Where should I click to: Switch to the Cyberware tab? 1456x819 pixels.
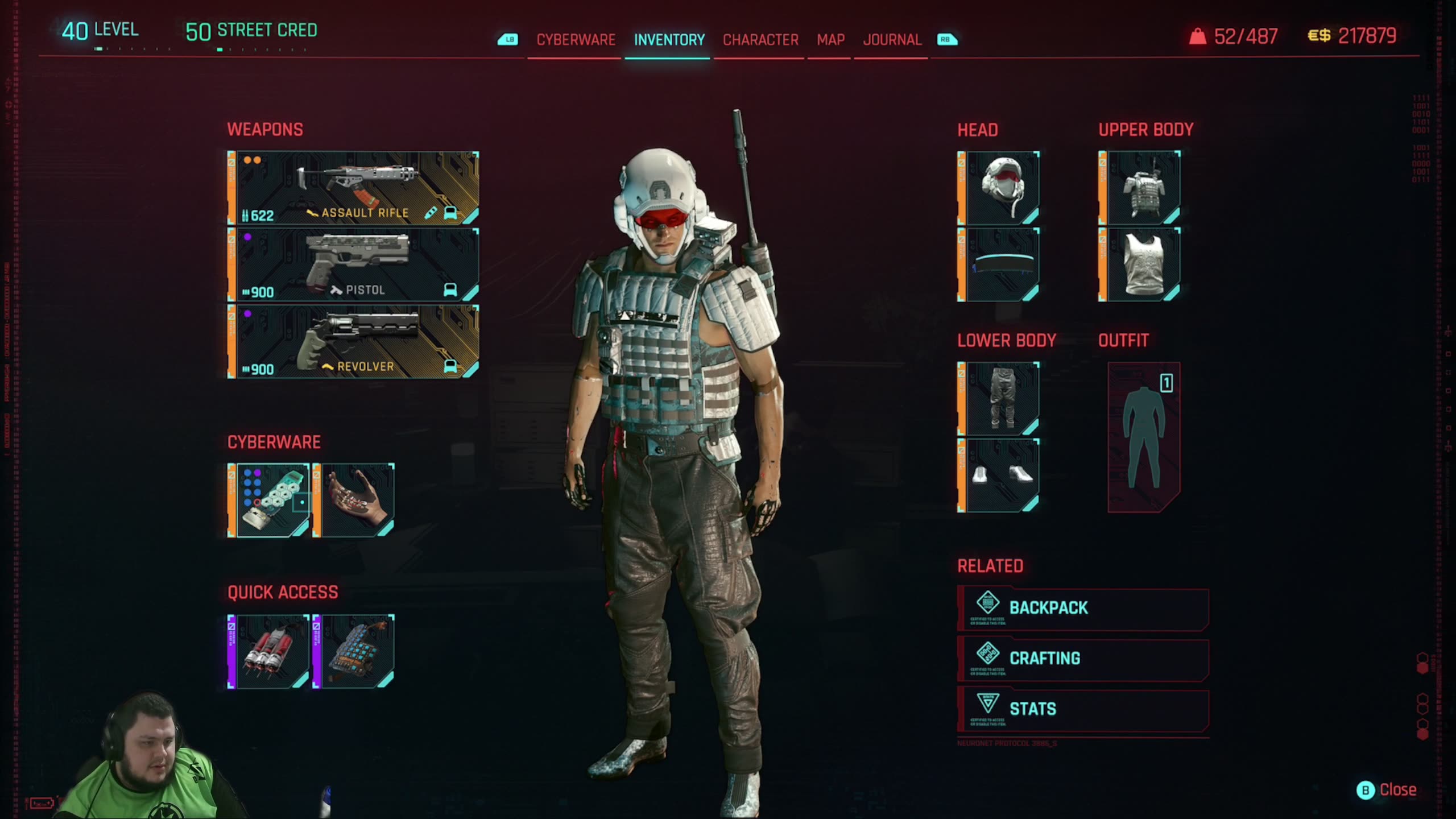[576, 40]
